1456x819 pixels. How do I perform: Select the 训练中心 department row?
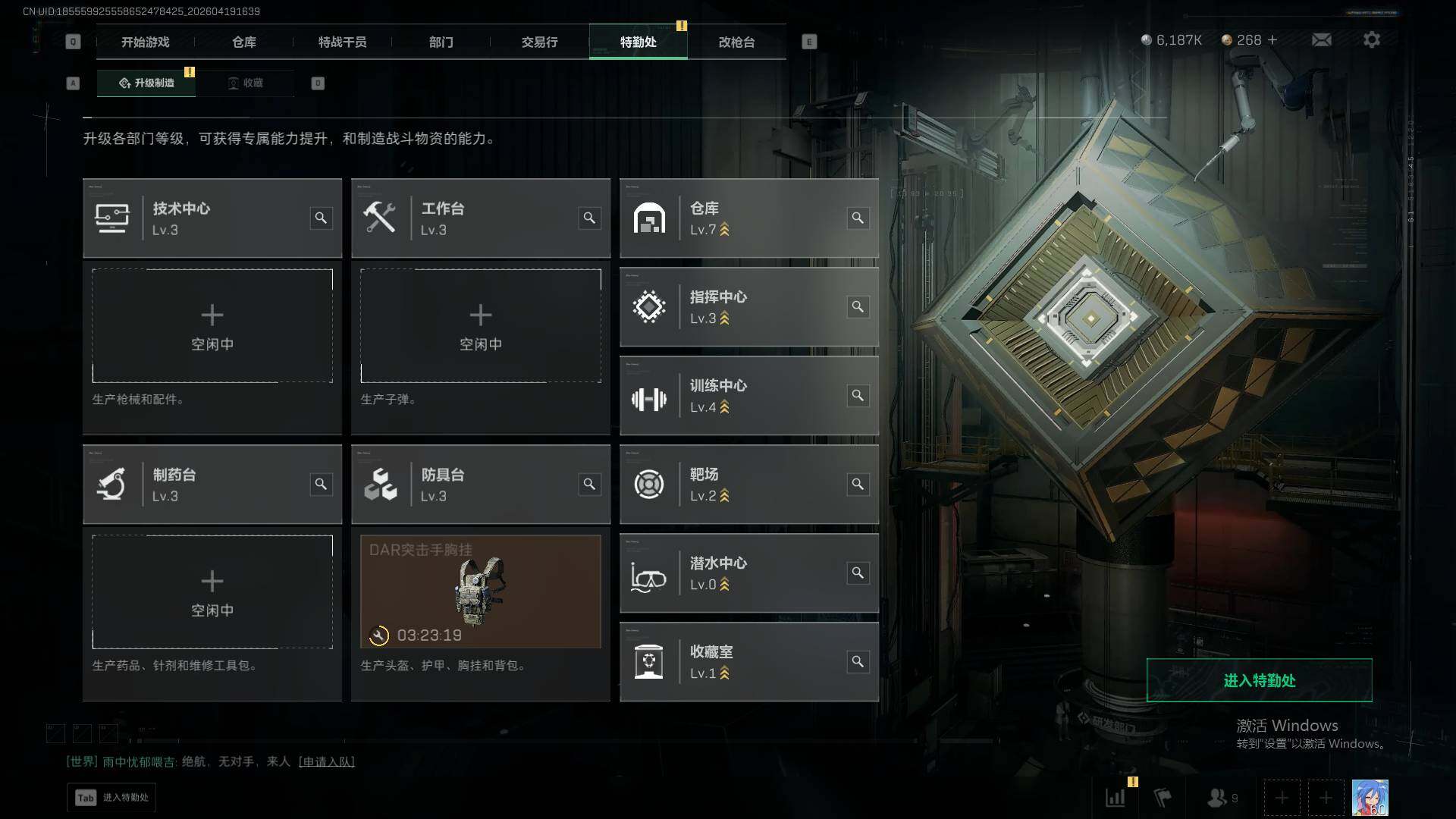pos(748,396)
